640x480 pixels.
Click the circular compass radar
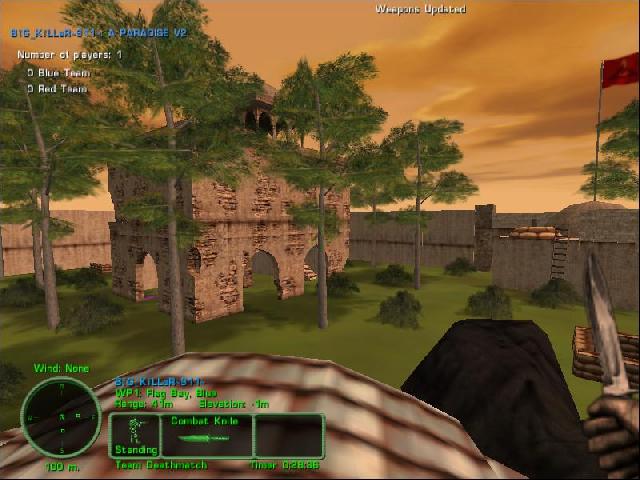(x=61, y=417)
